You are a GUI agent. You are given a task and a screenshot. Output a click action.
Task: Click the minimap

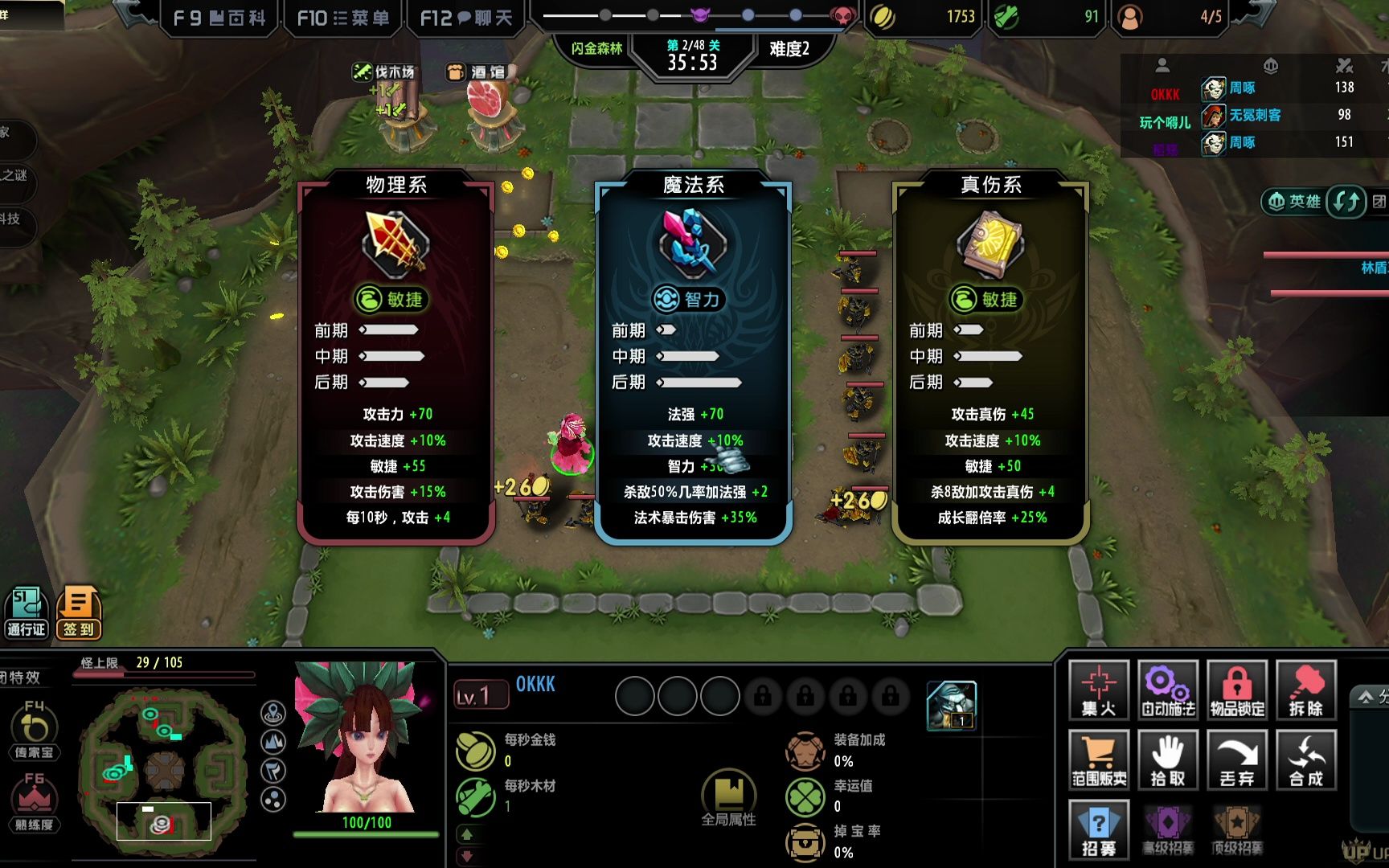(x=165, y=772)
